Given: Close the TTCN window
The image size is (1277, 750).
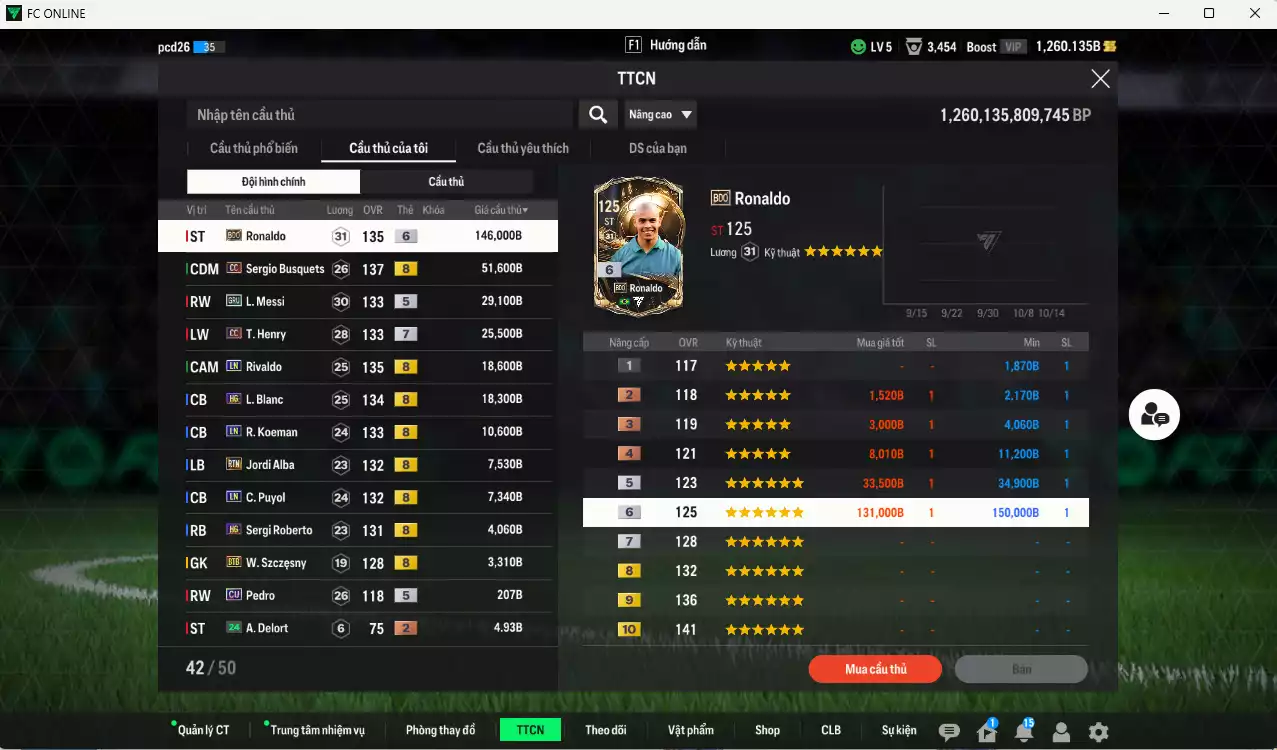Looking at the screenshot, I should coord(1100,79).
